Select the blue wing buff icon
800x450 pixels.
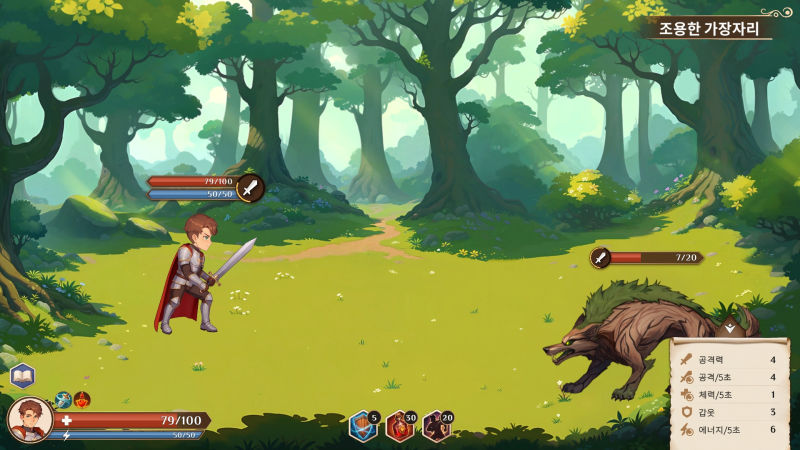pos(63,399)
